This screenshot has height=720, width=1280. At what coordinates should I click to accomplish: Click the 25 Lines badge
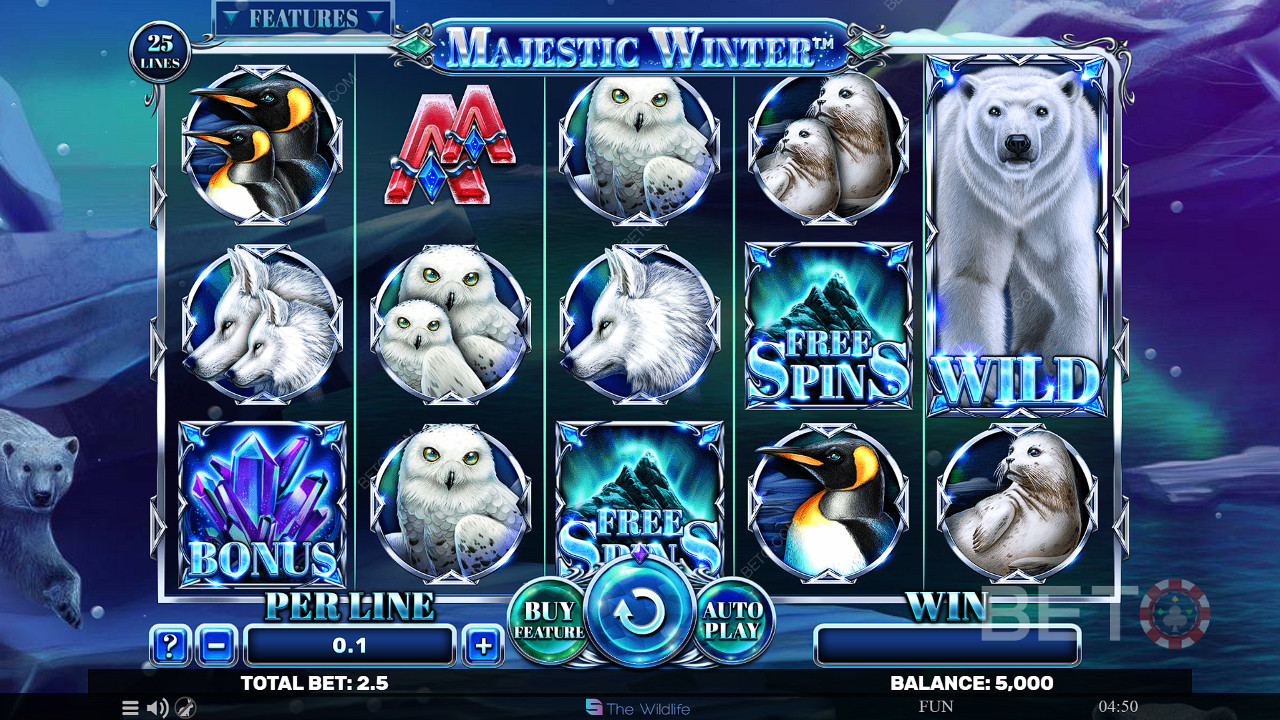coord(160,52)
